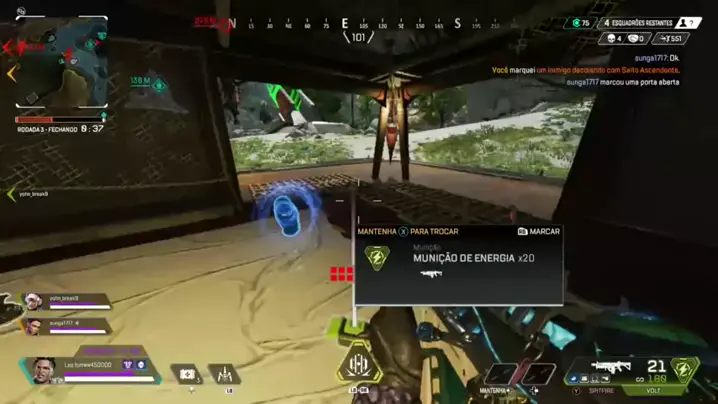Activate the tactical ability icon
The height and width of the screenshot is (404, 718).
225,374
